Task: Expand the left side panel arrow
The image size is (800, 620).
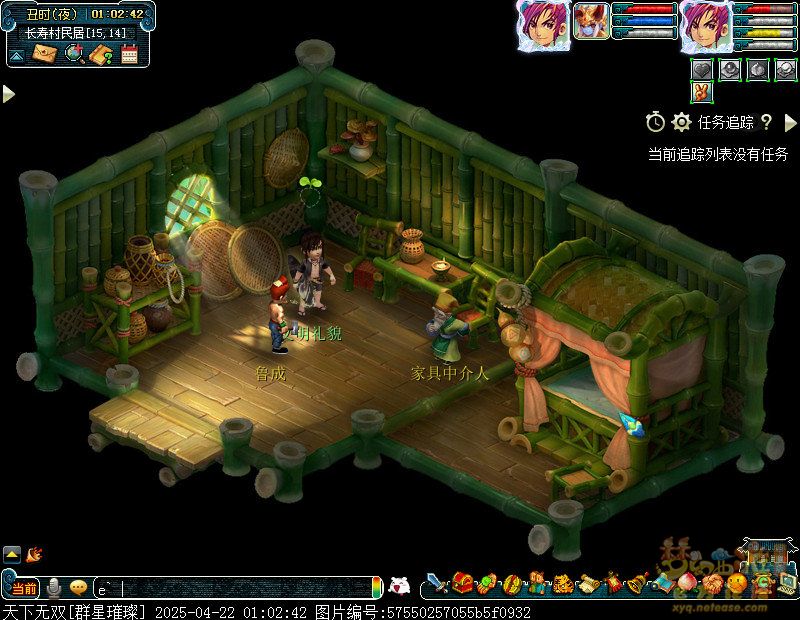Action: click(8, 93)
